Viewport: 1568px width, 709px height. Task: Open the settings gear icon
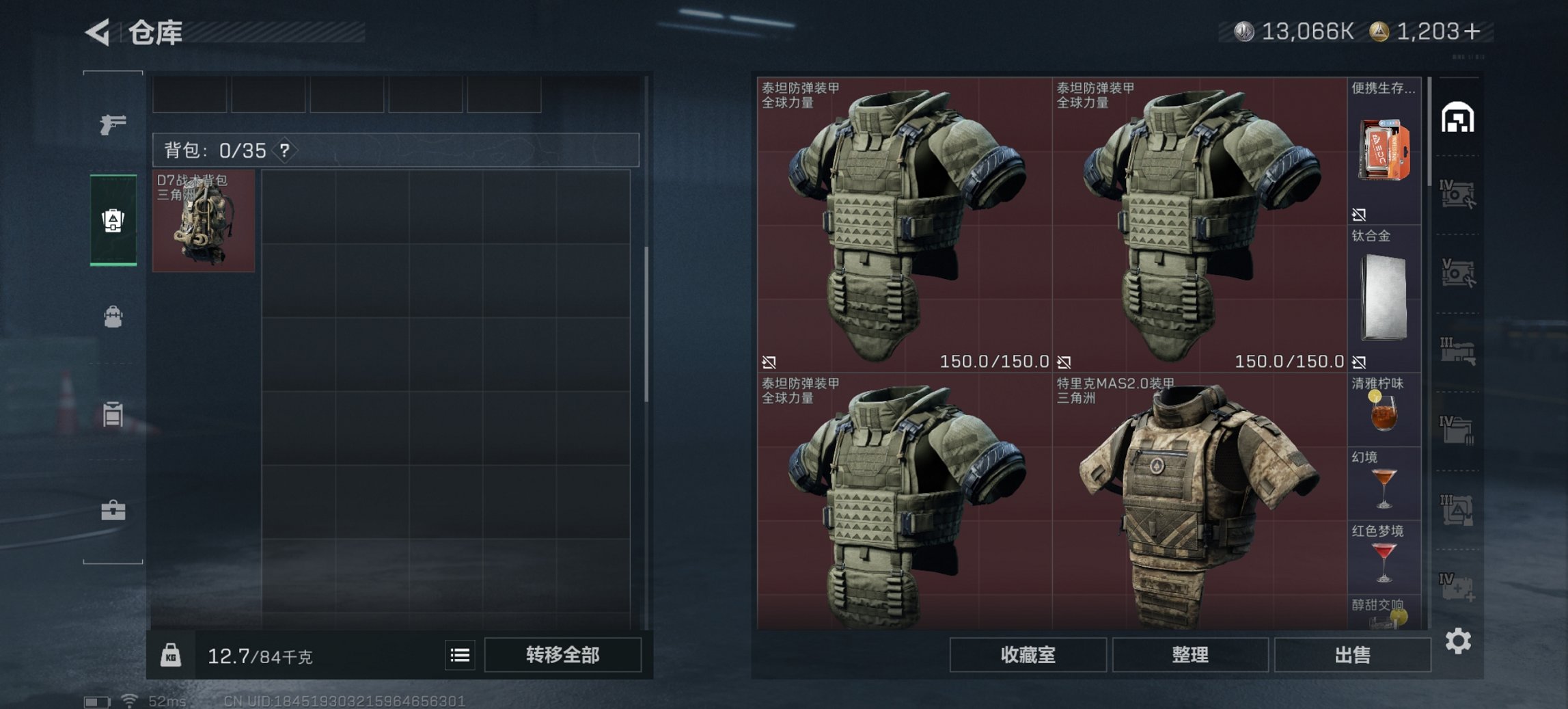(1459, 640)
